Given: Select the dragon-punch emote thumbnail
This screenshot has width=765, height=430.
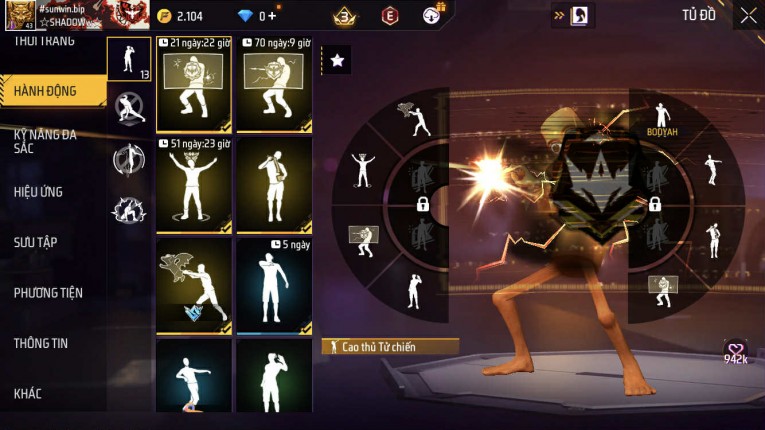Looking at the screenshot, I should [194, 285].
